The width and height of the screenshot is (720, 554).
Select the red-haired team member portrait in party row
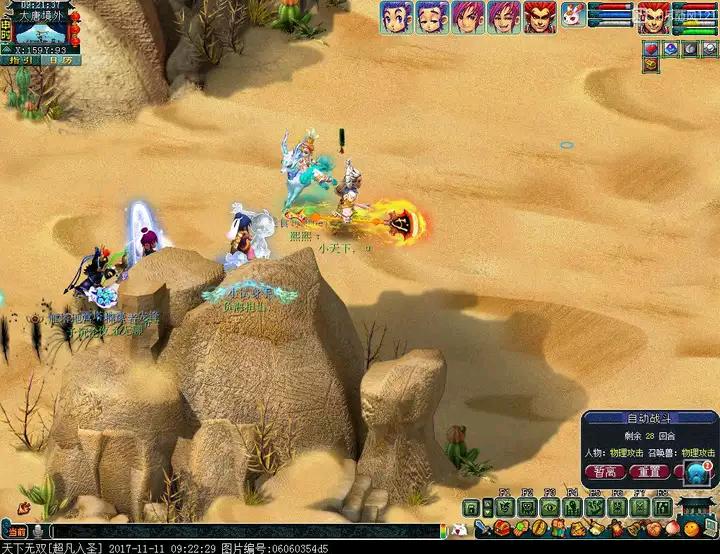click(540, 17)
